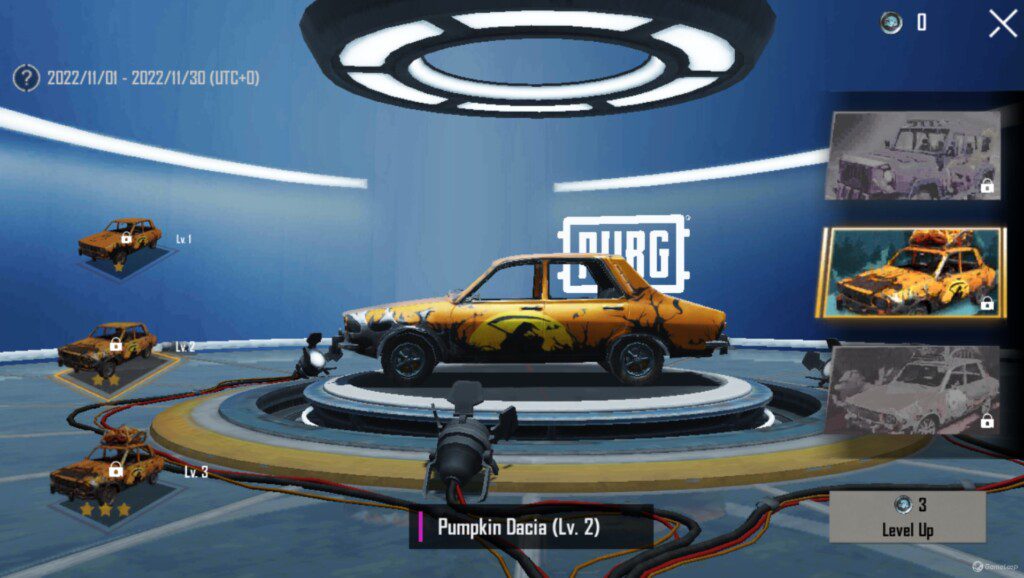The image size is (1024, 578).
Task: Choose the Lv. 2 two-star Dacia
Action: [x=108, y=352]
